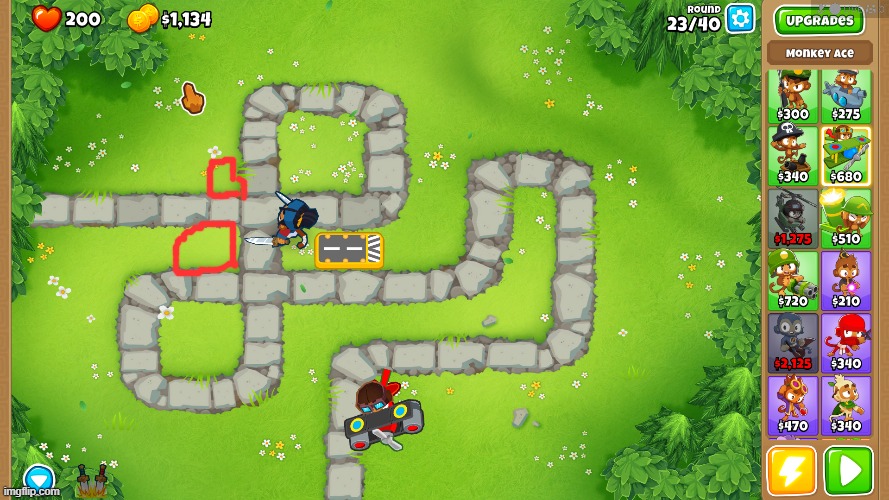This screenshot has width=889, height=500.
Task: Choose the Heli Pilot for $1,275
Action: click(793, 218)
